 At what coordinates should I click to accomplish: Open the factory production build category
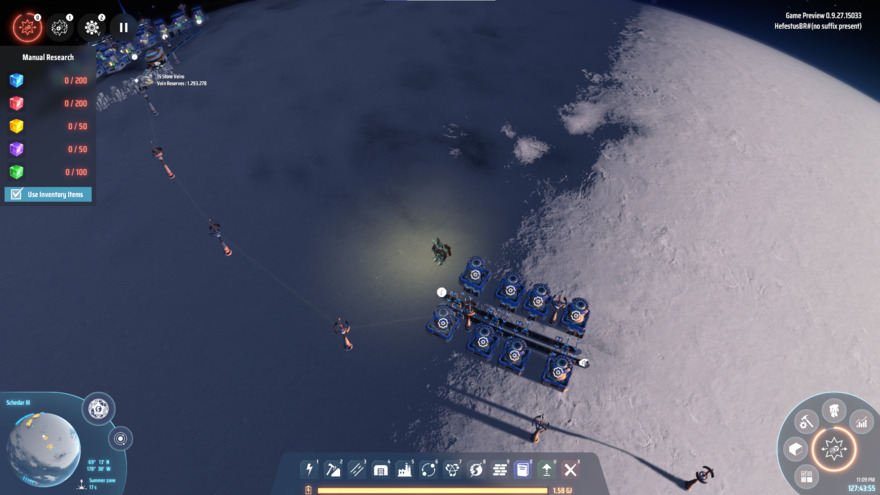click(405, 469)
